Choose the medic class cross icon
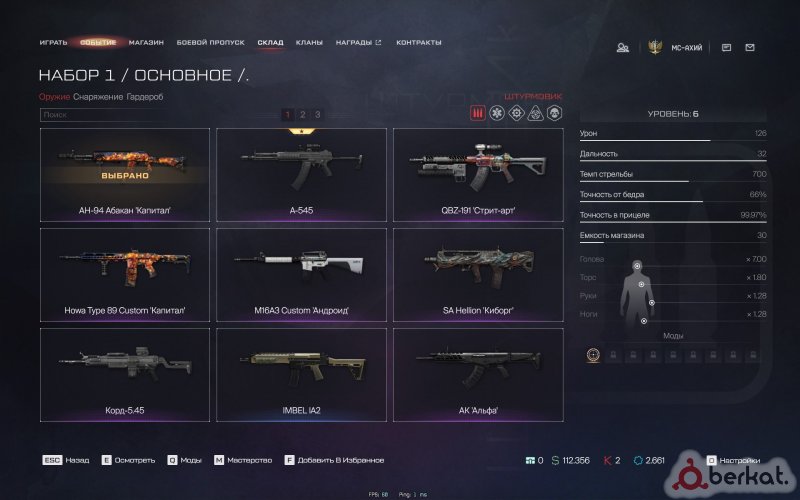Image resolution: width=800 pixels, height=500 pixels. click(x=497, y=113)
